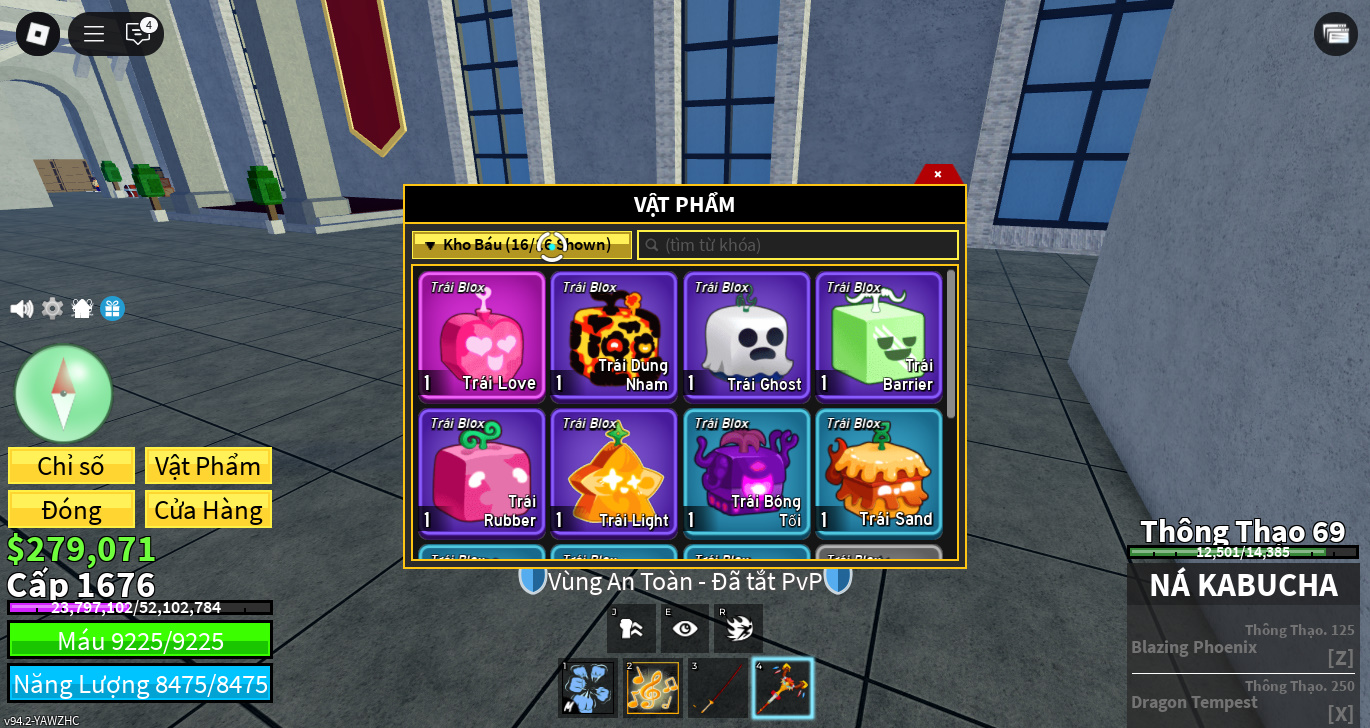Close the Vật Phẩm inventory window
Image resolution: width=1370 pixels, height=728 pixels.
[938, 174]
